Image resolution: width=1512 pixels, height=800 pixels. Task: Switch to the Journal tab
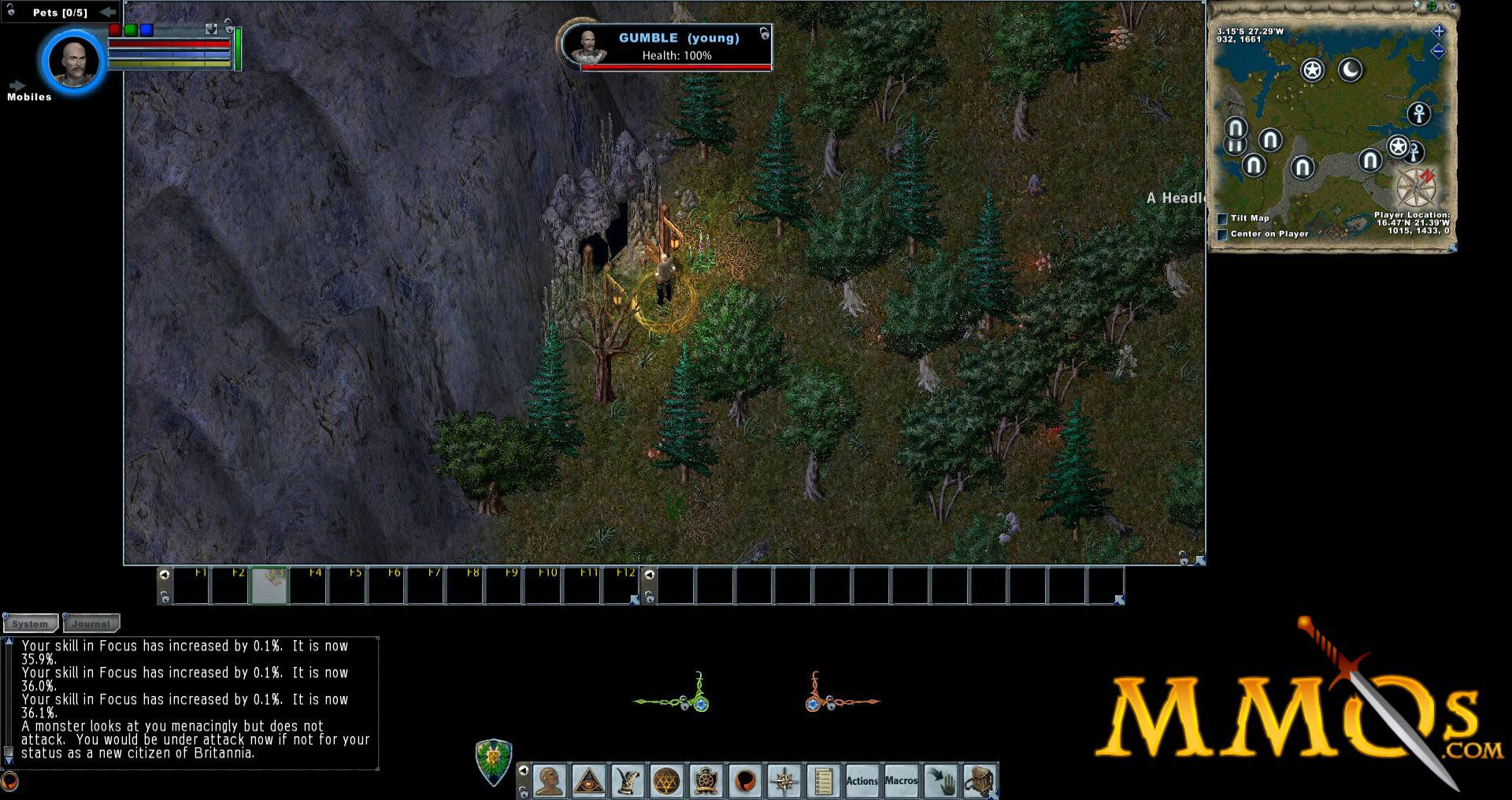click(x=90, y=624)
